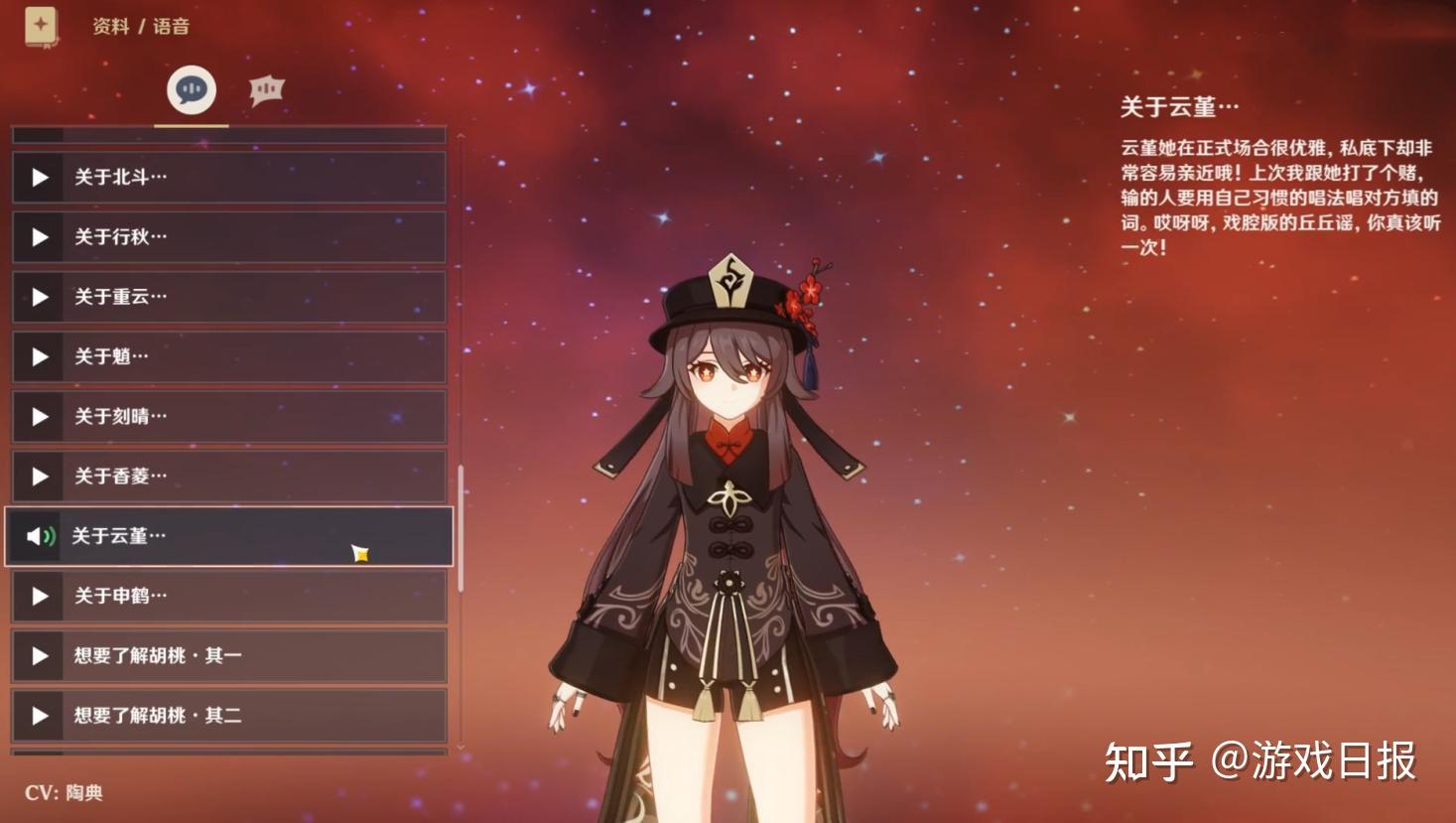1456x823 pixels.
Task: Click the book icon beside 资料/语音
Action: [41, 26]
